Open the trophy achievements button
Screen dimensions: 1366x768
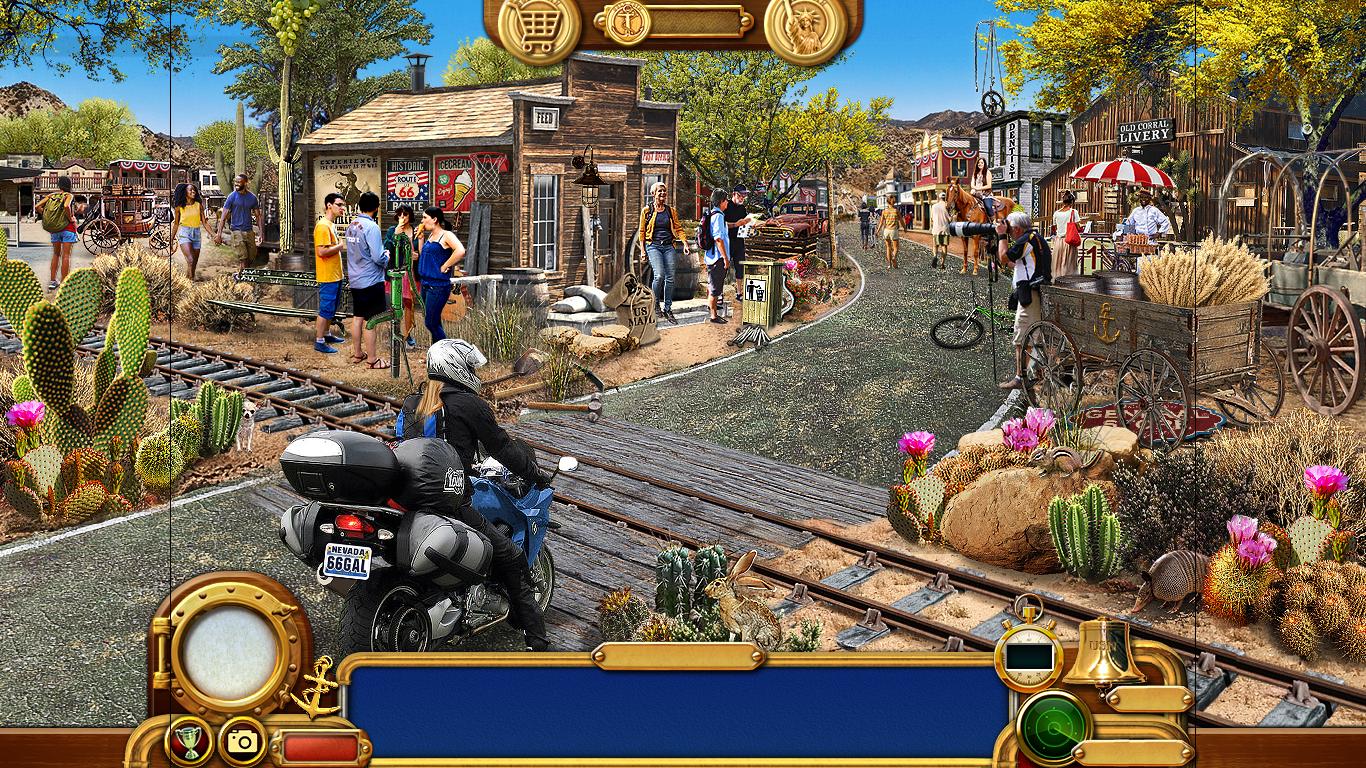tap(187, 741)
